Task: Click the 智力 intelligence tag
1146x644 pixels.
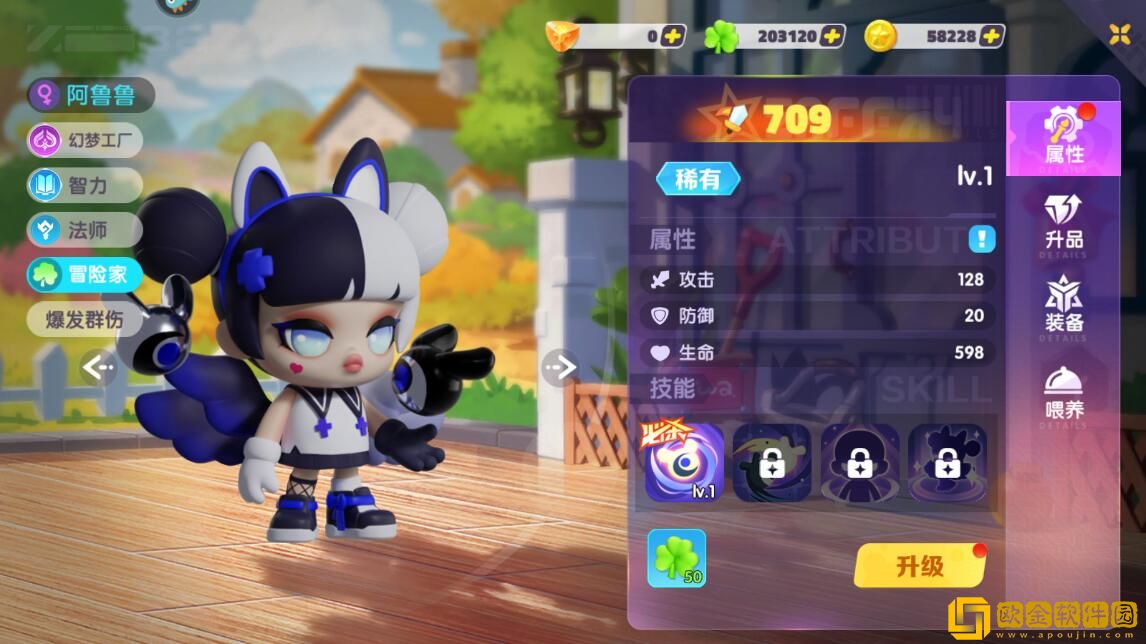Action: pos(85,185)
